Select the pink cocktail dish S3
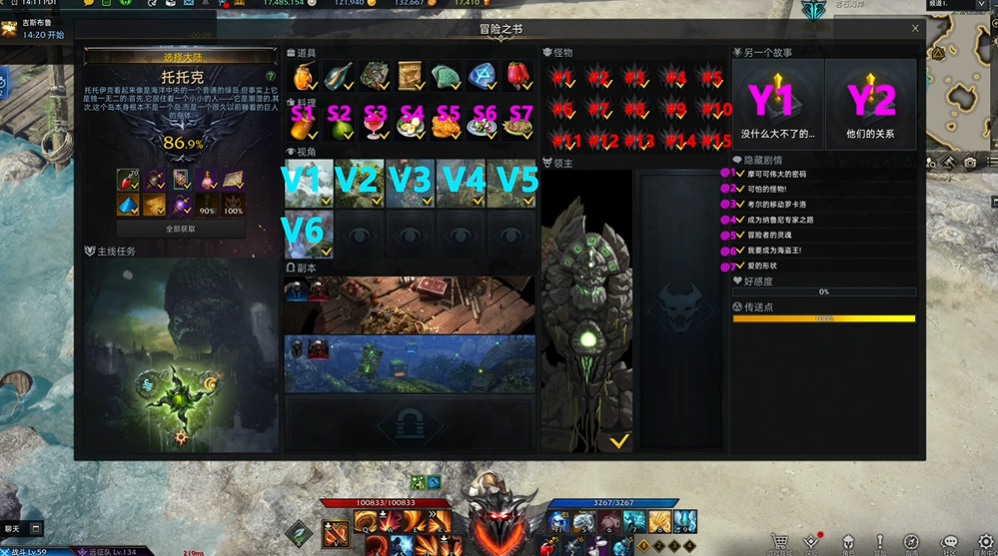The image size is (998, 556). 374,121
